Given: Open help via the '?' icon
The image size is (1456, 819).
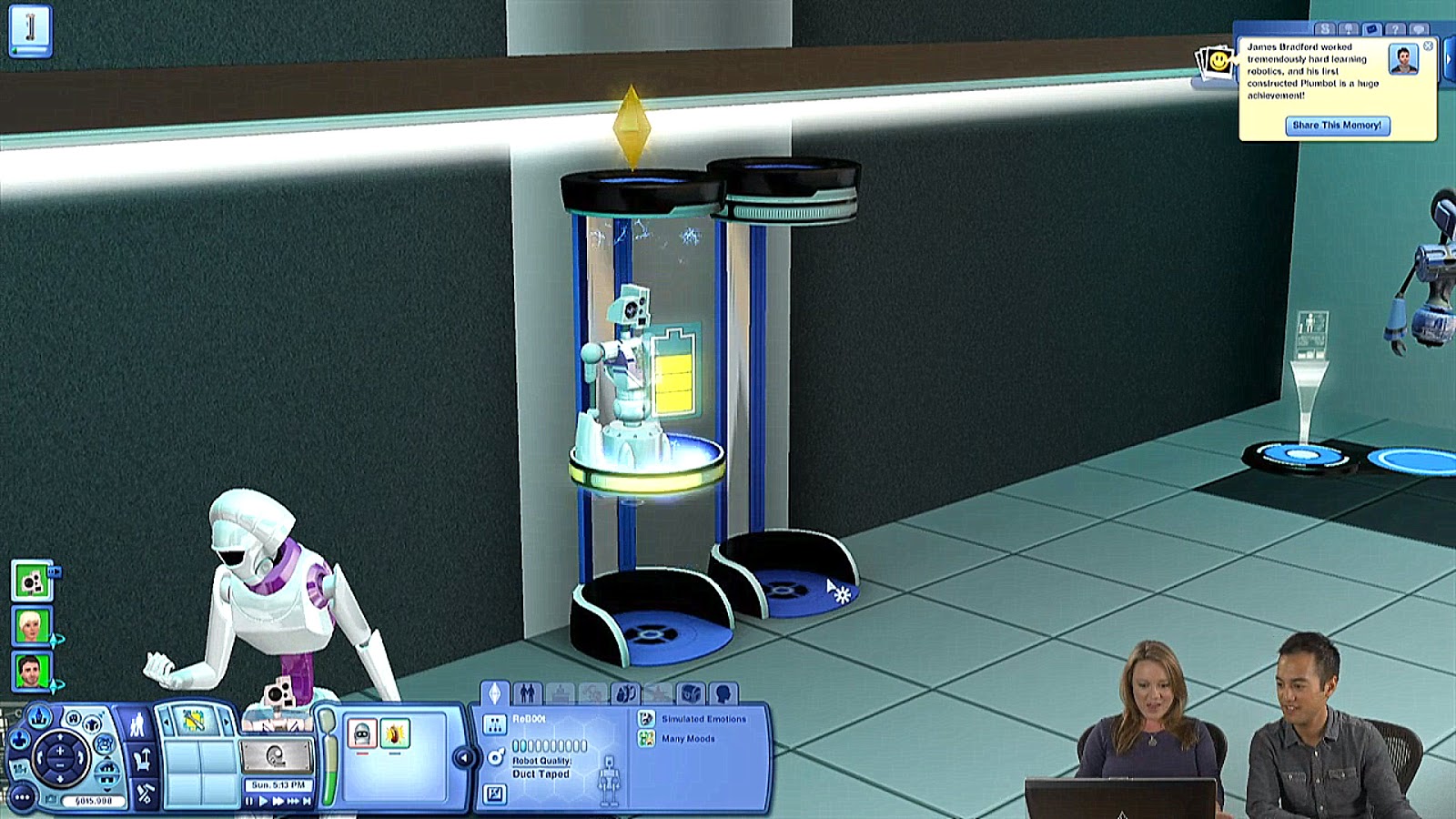Looking at the screenshot, I should [x=1395, y=29].
